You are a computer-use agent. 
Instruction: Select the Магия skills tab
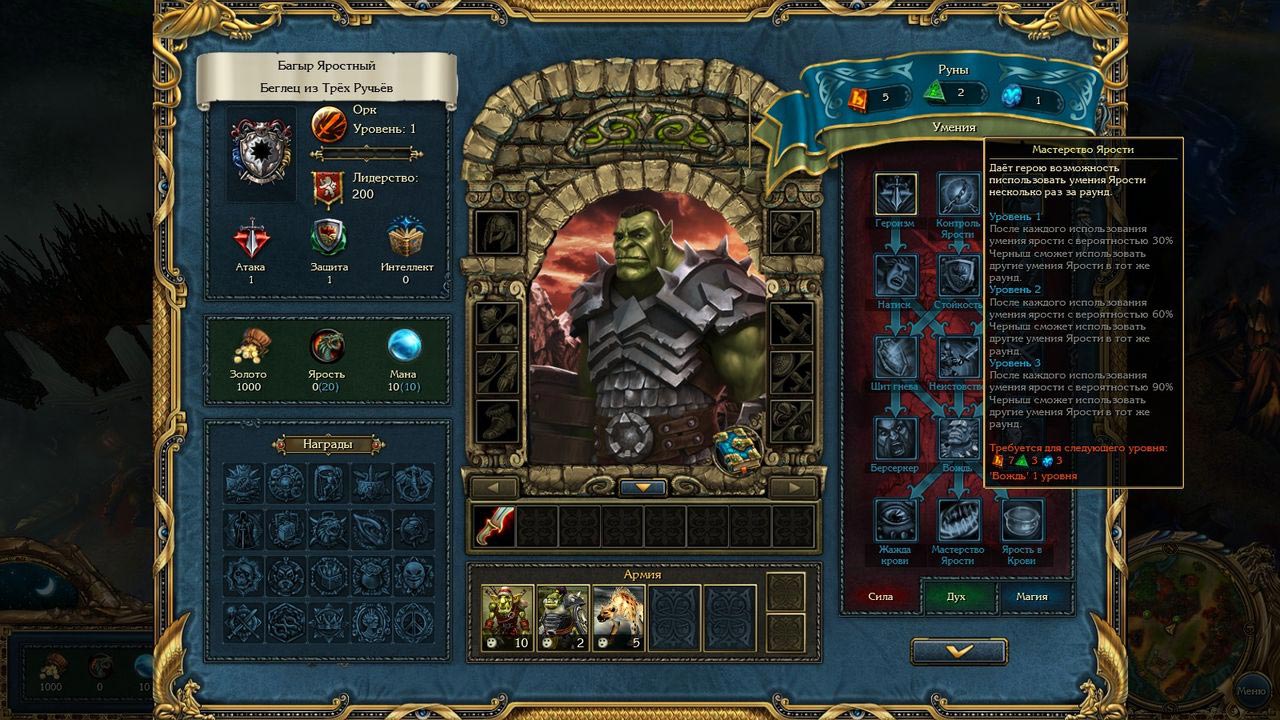1031,597
